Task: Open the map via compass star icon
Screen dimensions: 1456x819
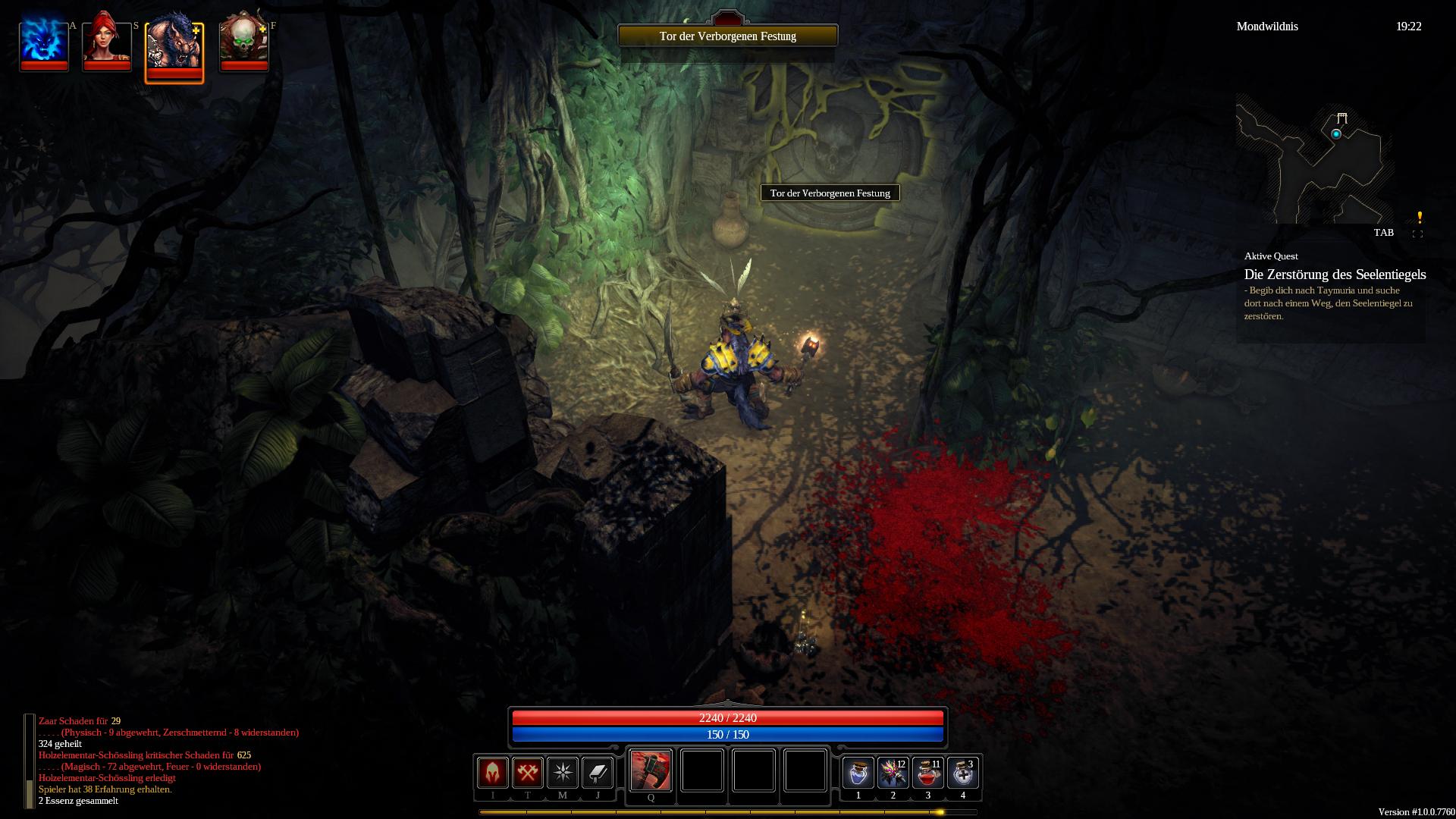Action: pyautogui.click(x=563, y=773)
